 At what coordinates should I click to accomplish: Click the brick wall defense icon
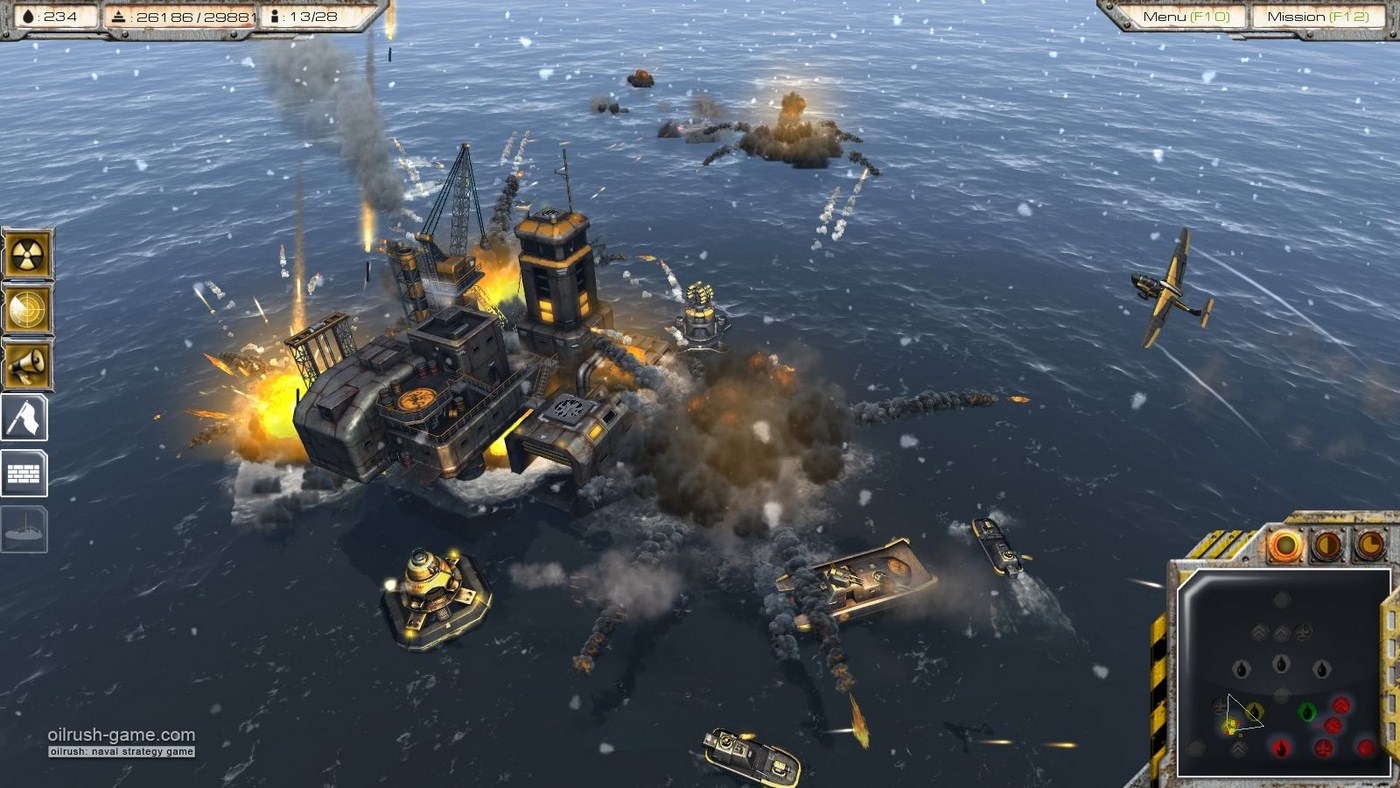click(25, 473)
